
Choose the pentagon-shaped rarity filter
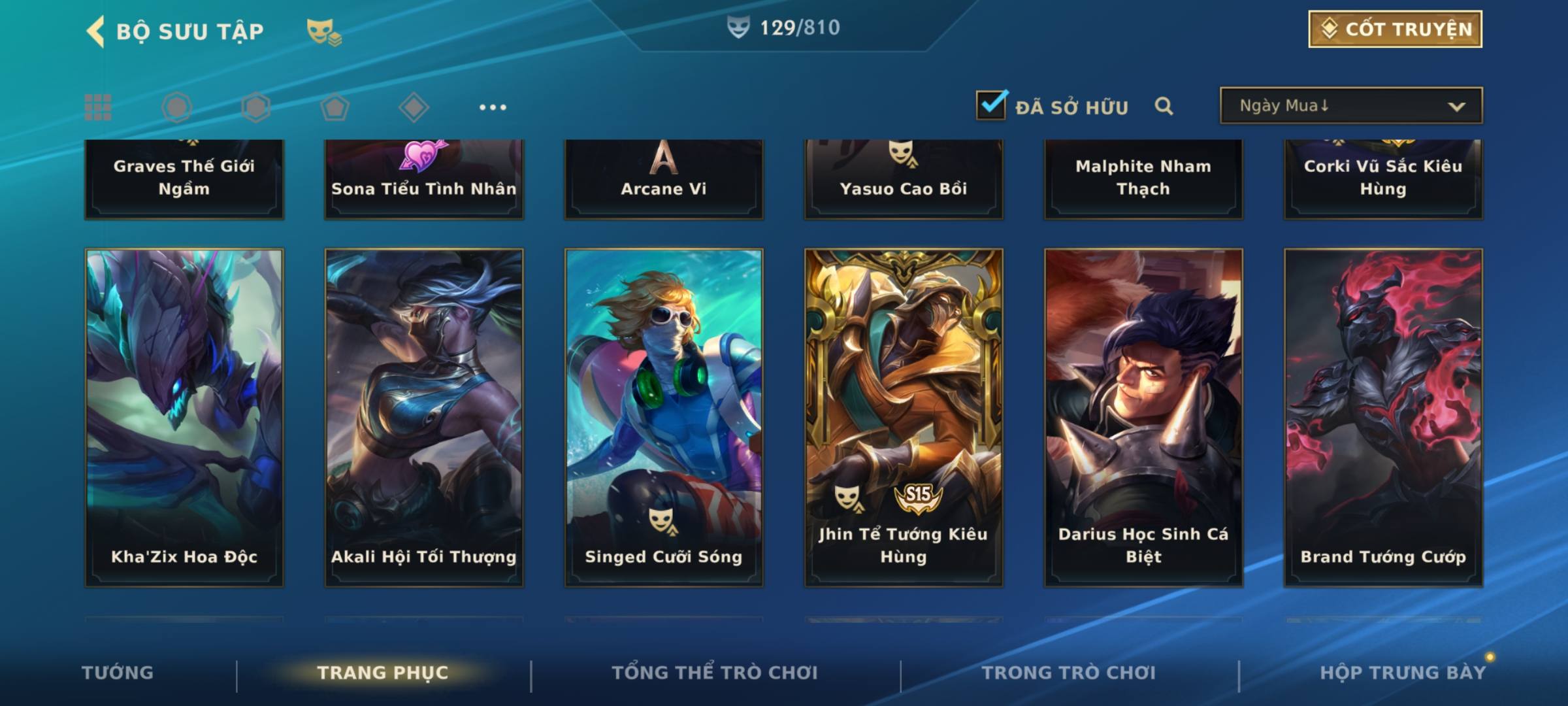click(x=335, y=107)
